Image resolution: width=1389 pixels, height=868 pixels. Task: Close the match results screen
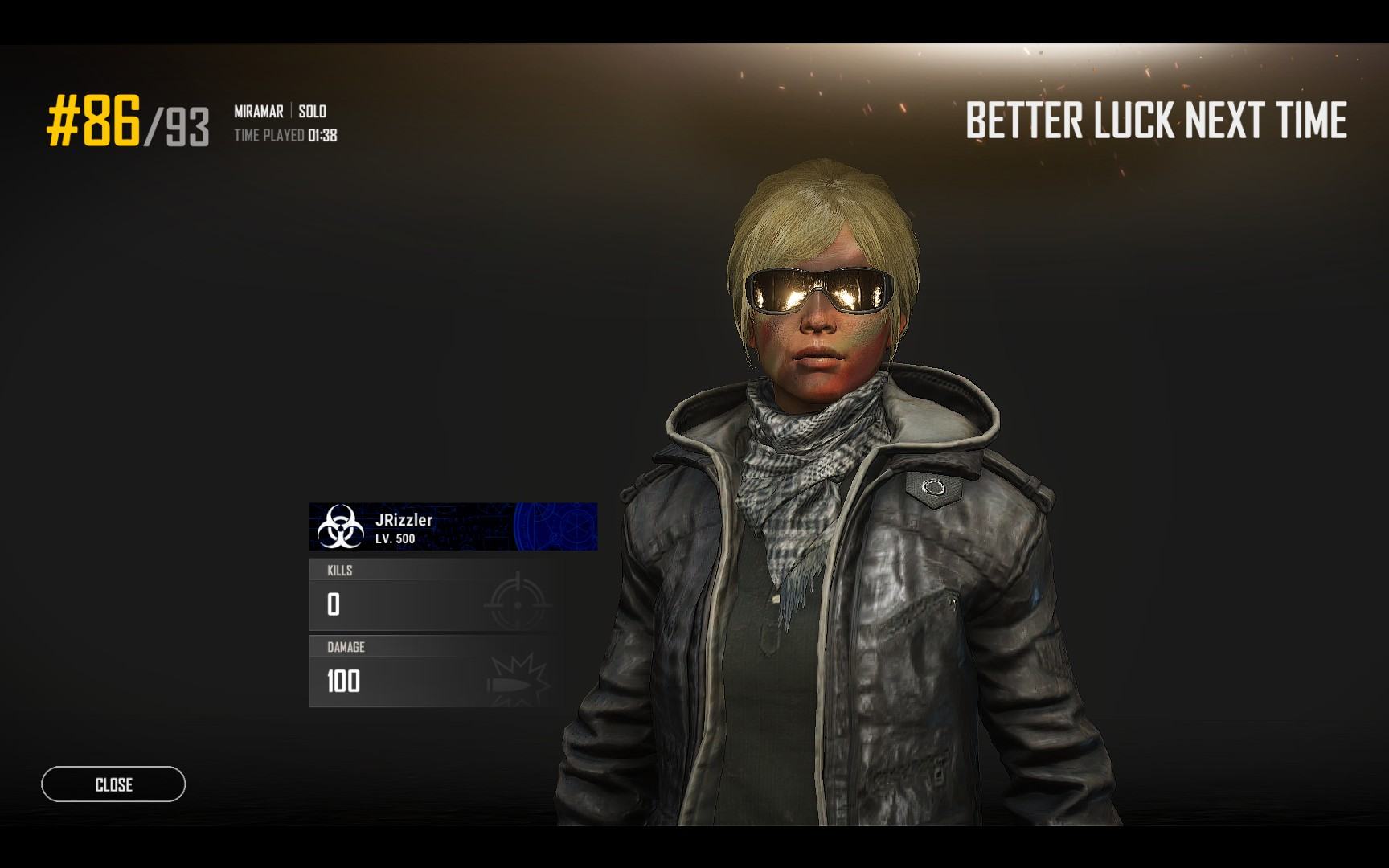(x=113, y=784)
